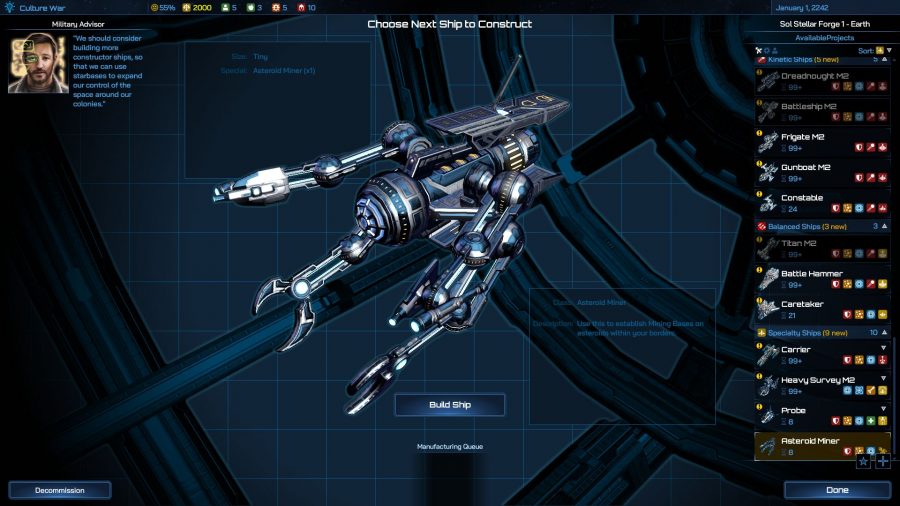Image resolution: width=900 pixels, height=506 pixels.
Task: Collapse the Balanced Ships category
Action: [884, 227]
